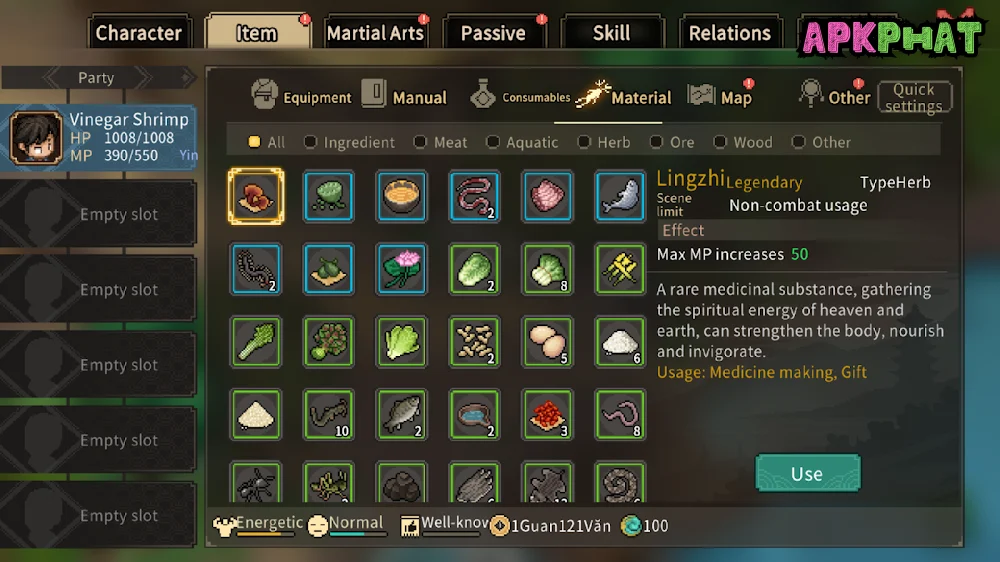
Task: Open the Relations tab
Action: point(730,33)
